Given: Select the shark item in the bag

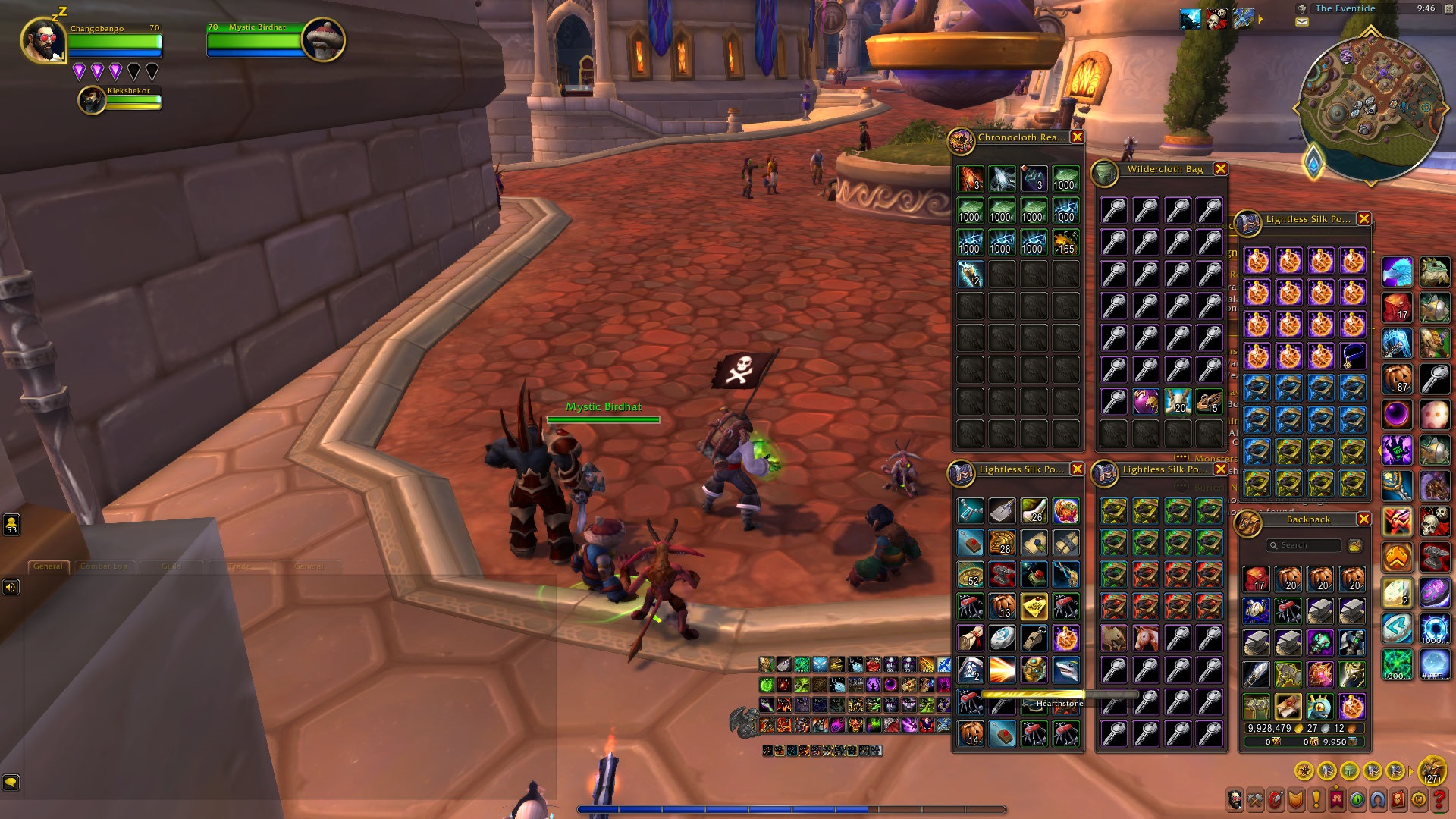Looking at the screenshot, I should (x=1065, y=670).
